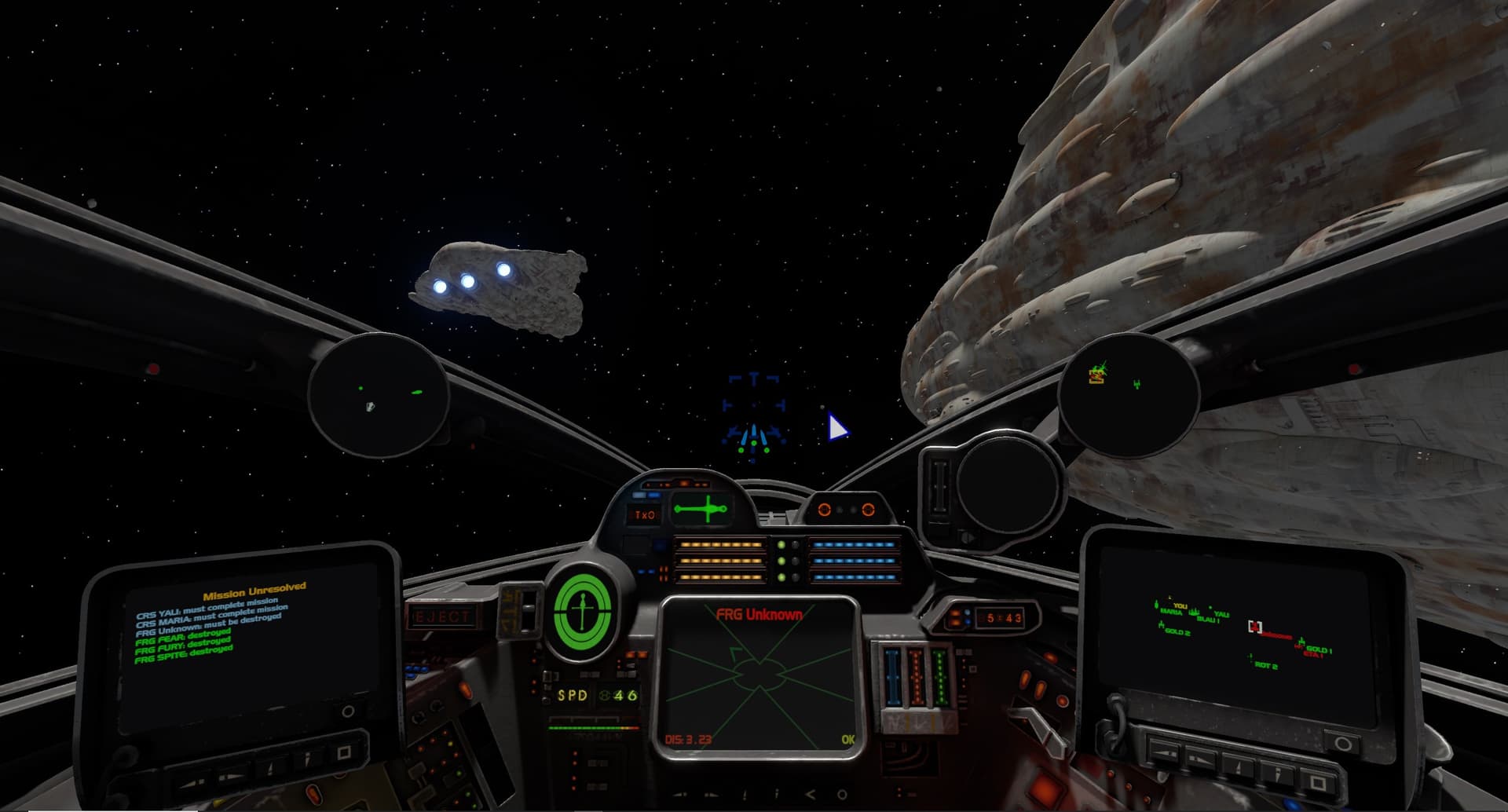
Task: Select the GOLD 1 marker on map
Action: pos(1318,649)
